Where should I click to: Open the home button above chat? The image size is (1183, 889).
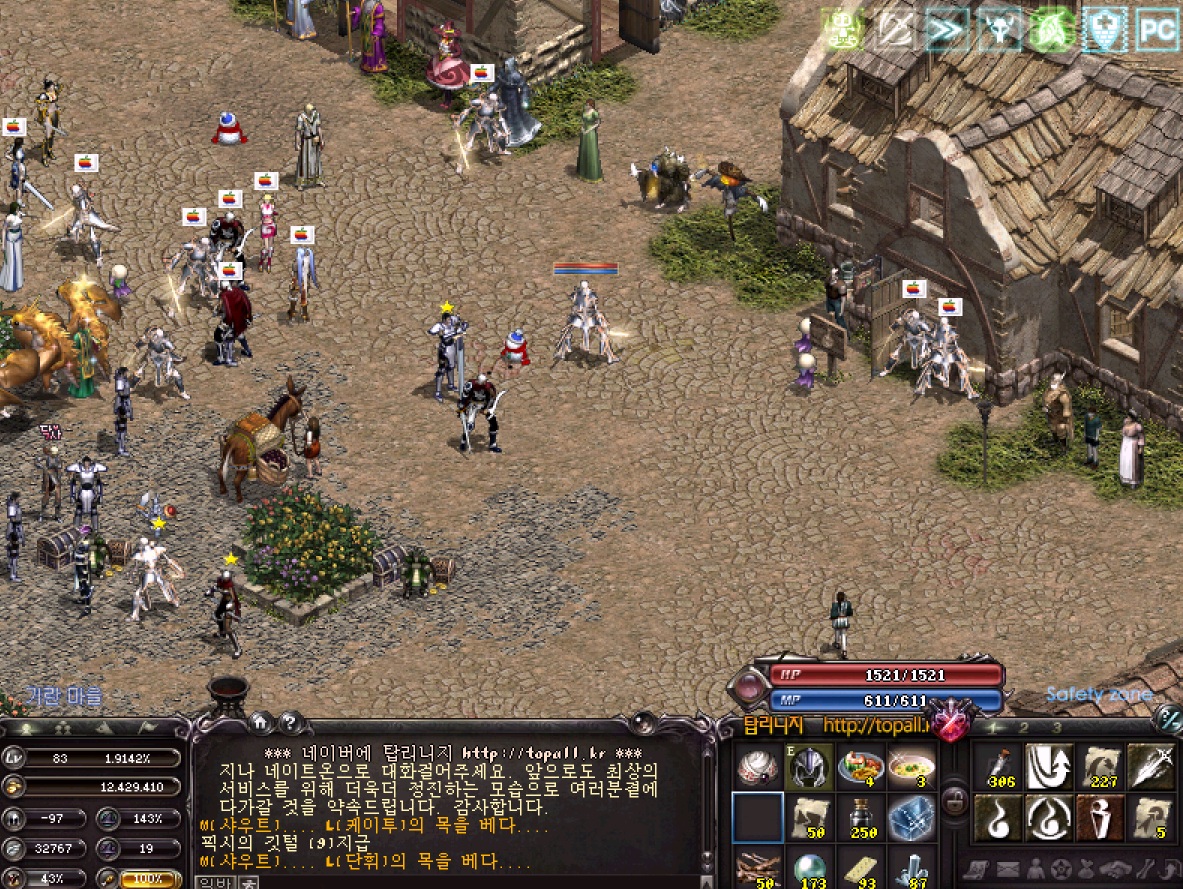point(260,721)
